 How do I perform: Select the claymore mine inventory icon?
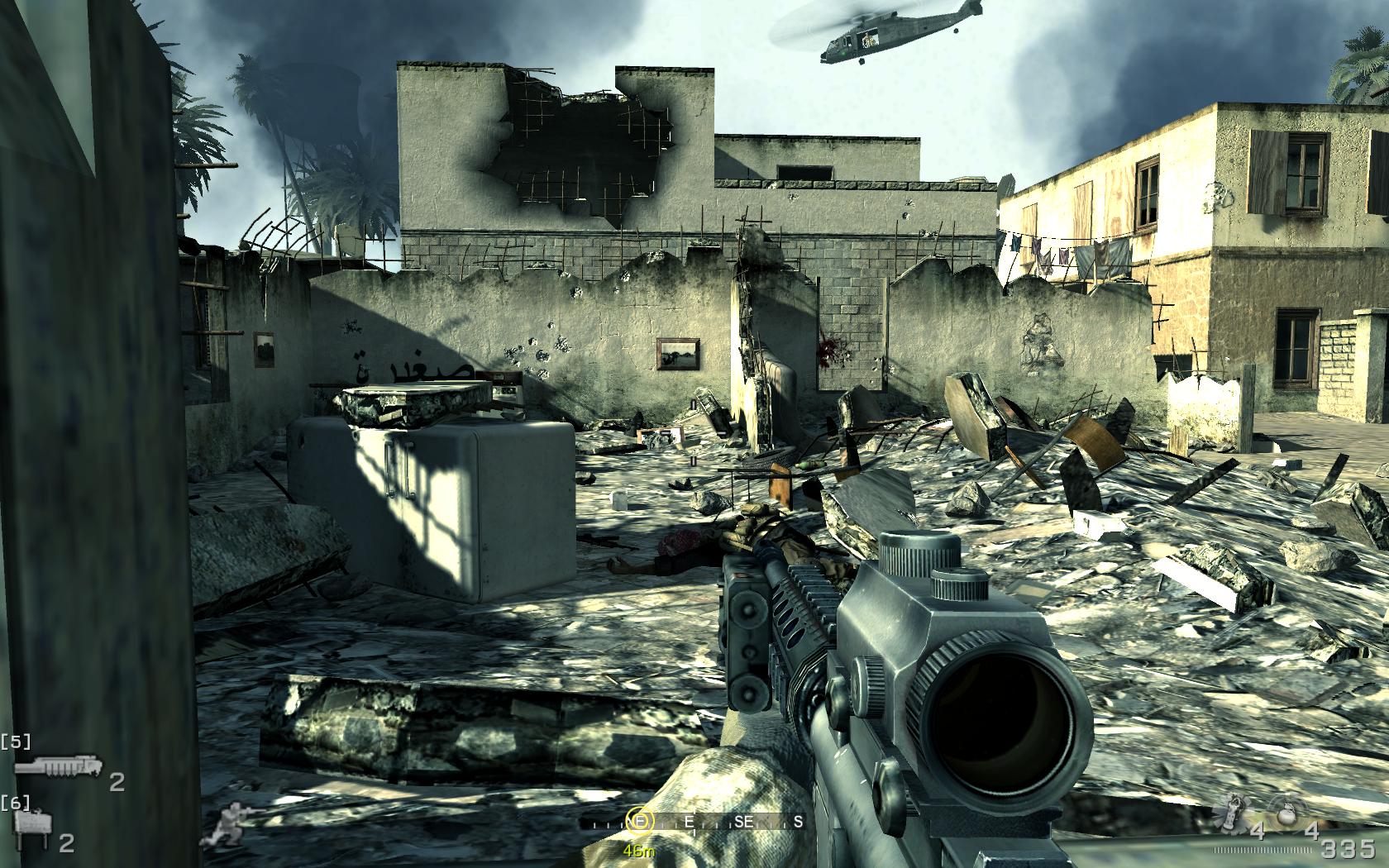point(35,825)
